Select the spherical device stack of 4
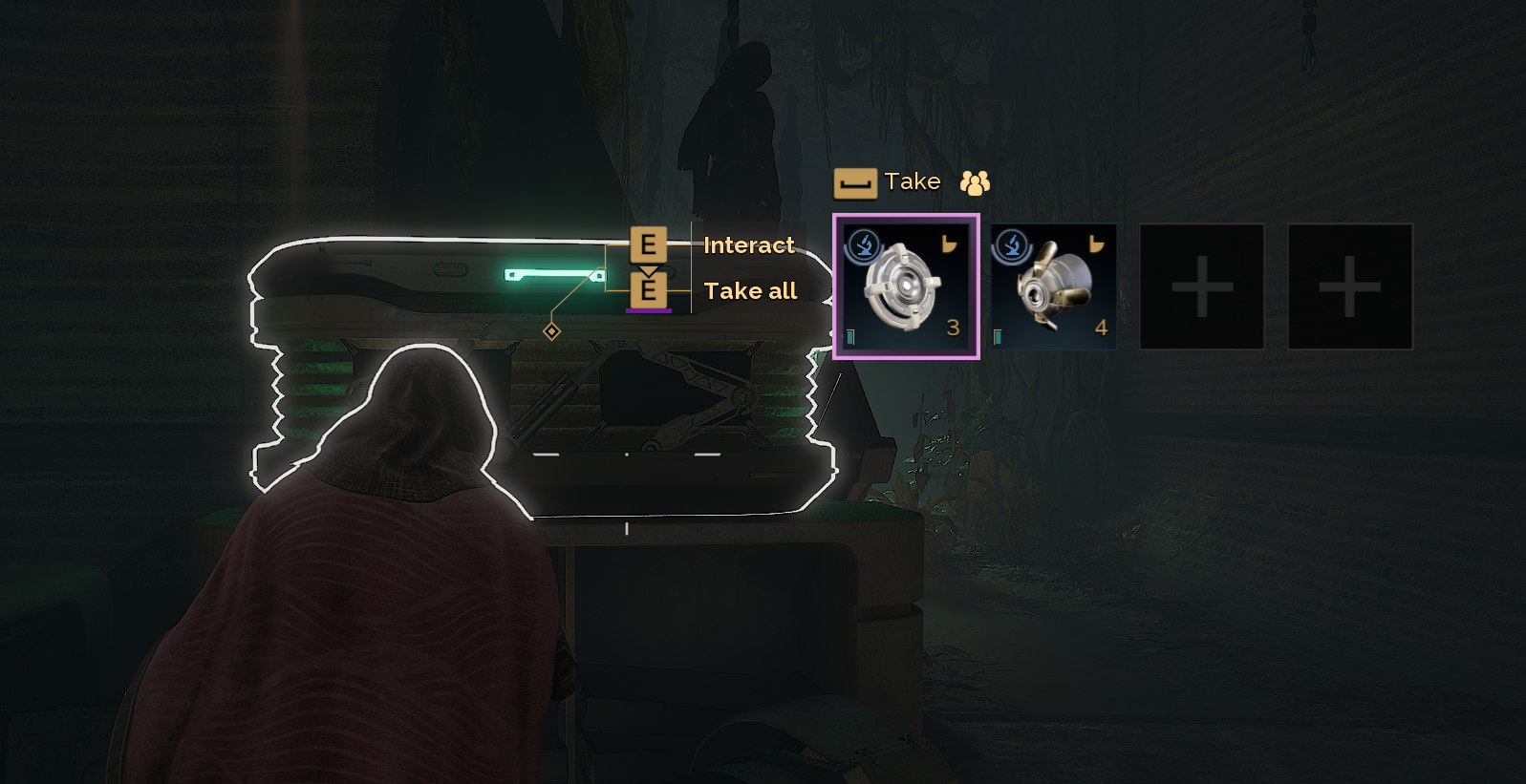This screenshot has height=784, width=1526. click(1053, 286)
